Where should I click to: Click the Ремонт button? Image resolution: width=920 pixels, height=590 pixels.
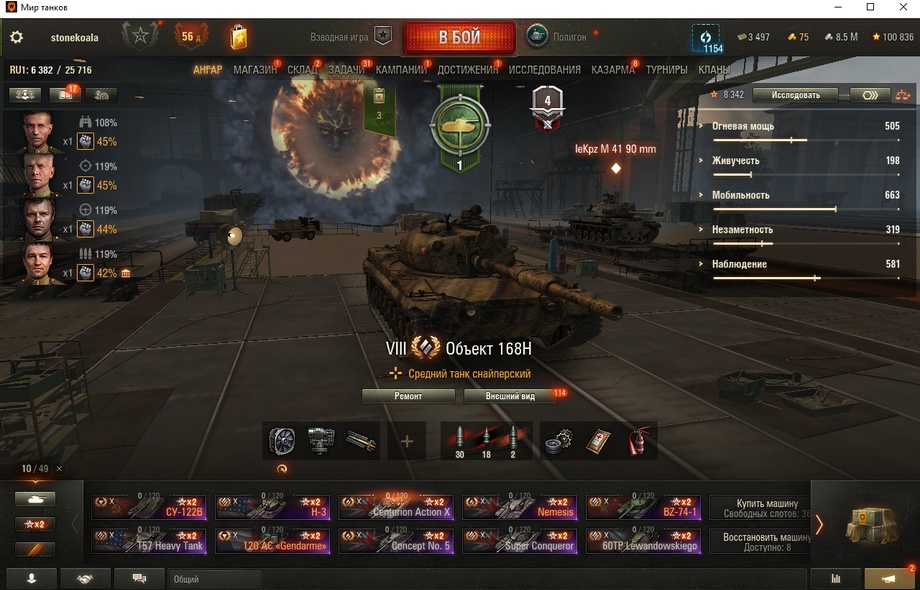point(408,396)
